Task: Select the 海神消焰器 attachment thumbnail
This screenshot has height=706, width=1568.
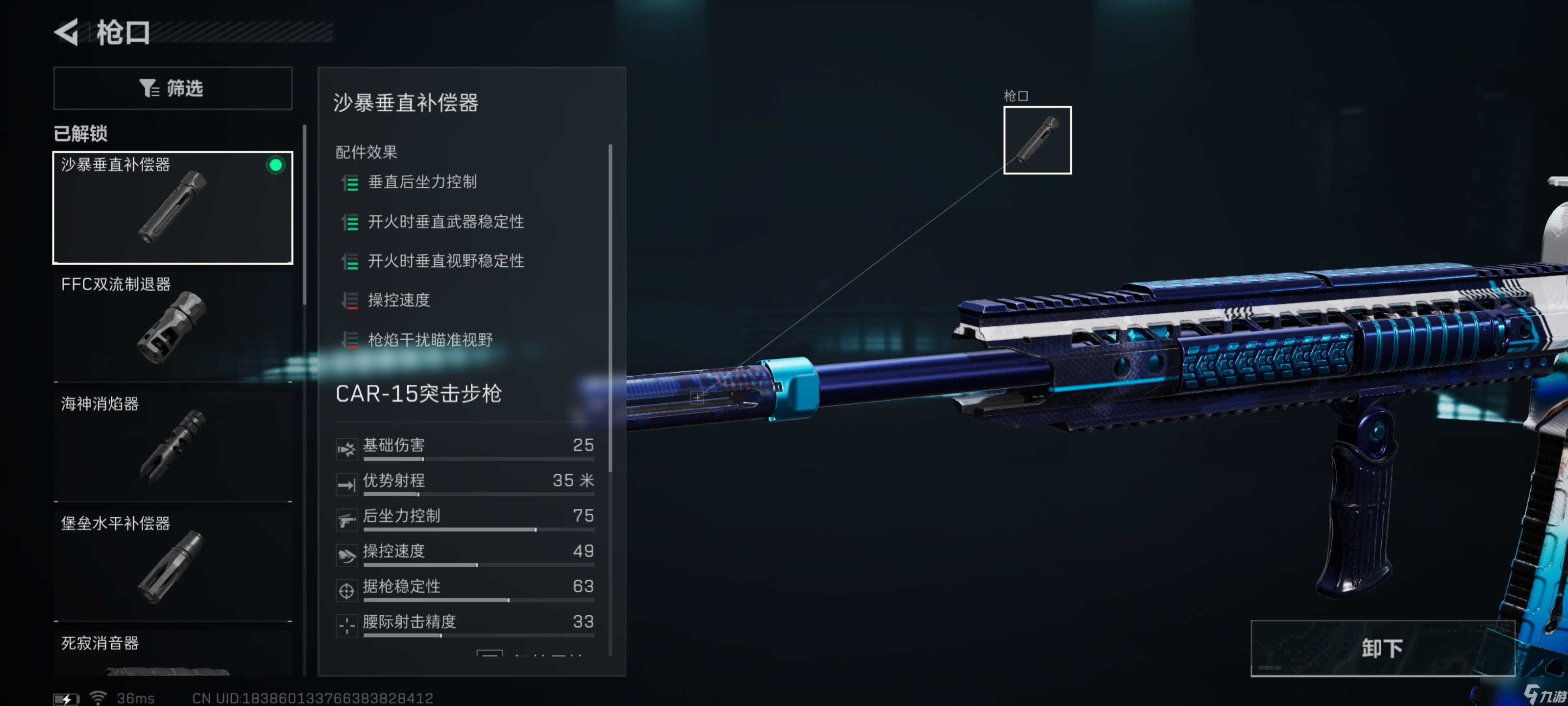Action: (172, 448)
